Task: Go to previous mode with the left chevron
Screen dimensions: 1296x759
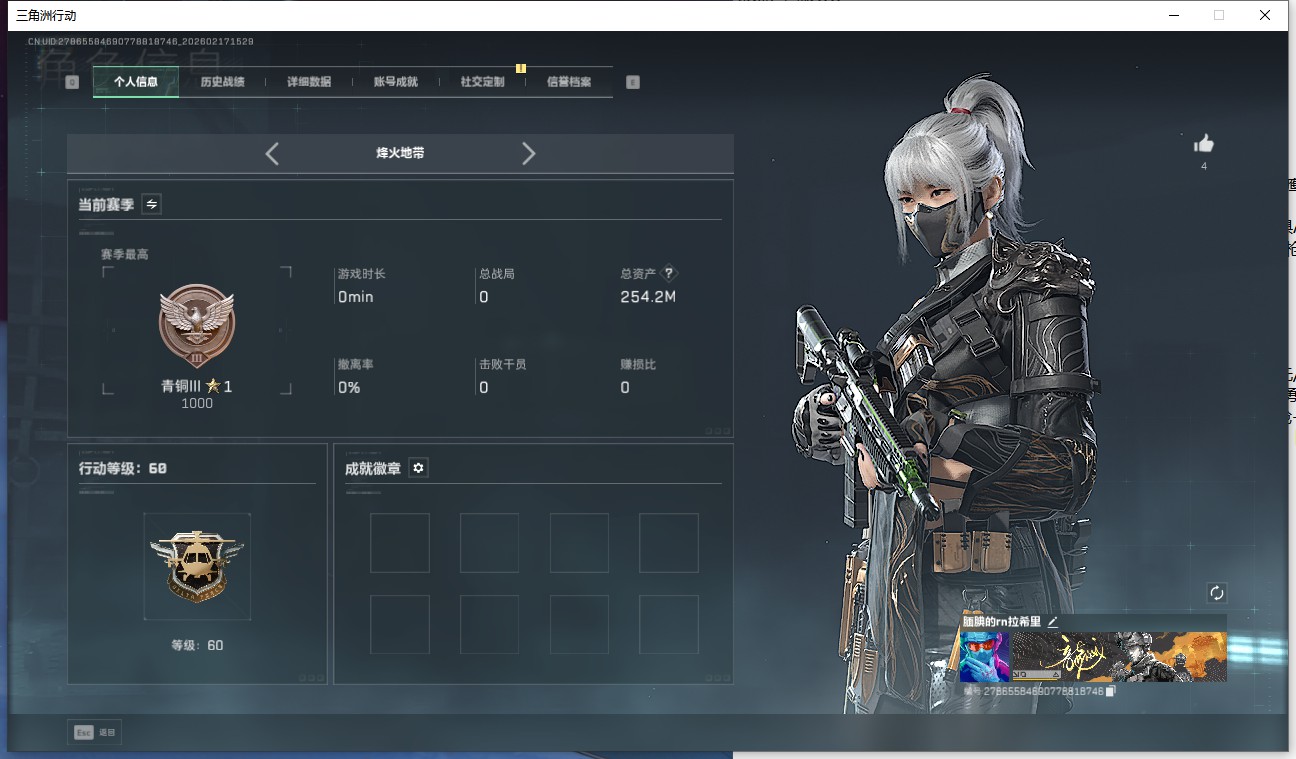Action: pyautogui.click(x=272, y=153)
